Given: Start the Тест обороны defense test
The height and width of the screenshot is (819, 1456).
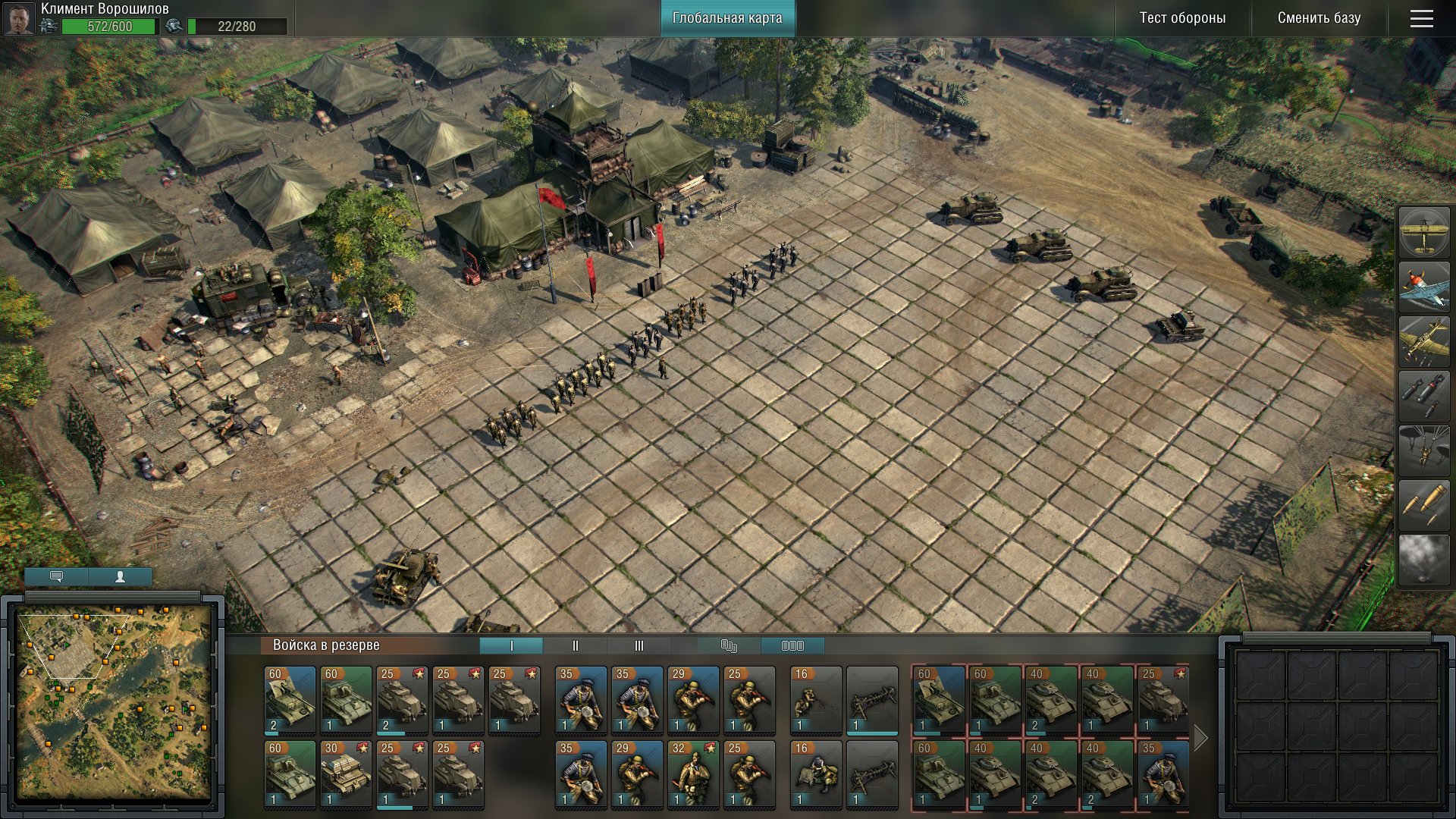Looking at the screenshot, I should pyautogui.click(x=1181, y=18).
